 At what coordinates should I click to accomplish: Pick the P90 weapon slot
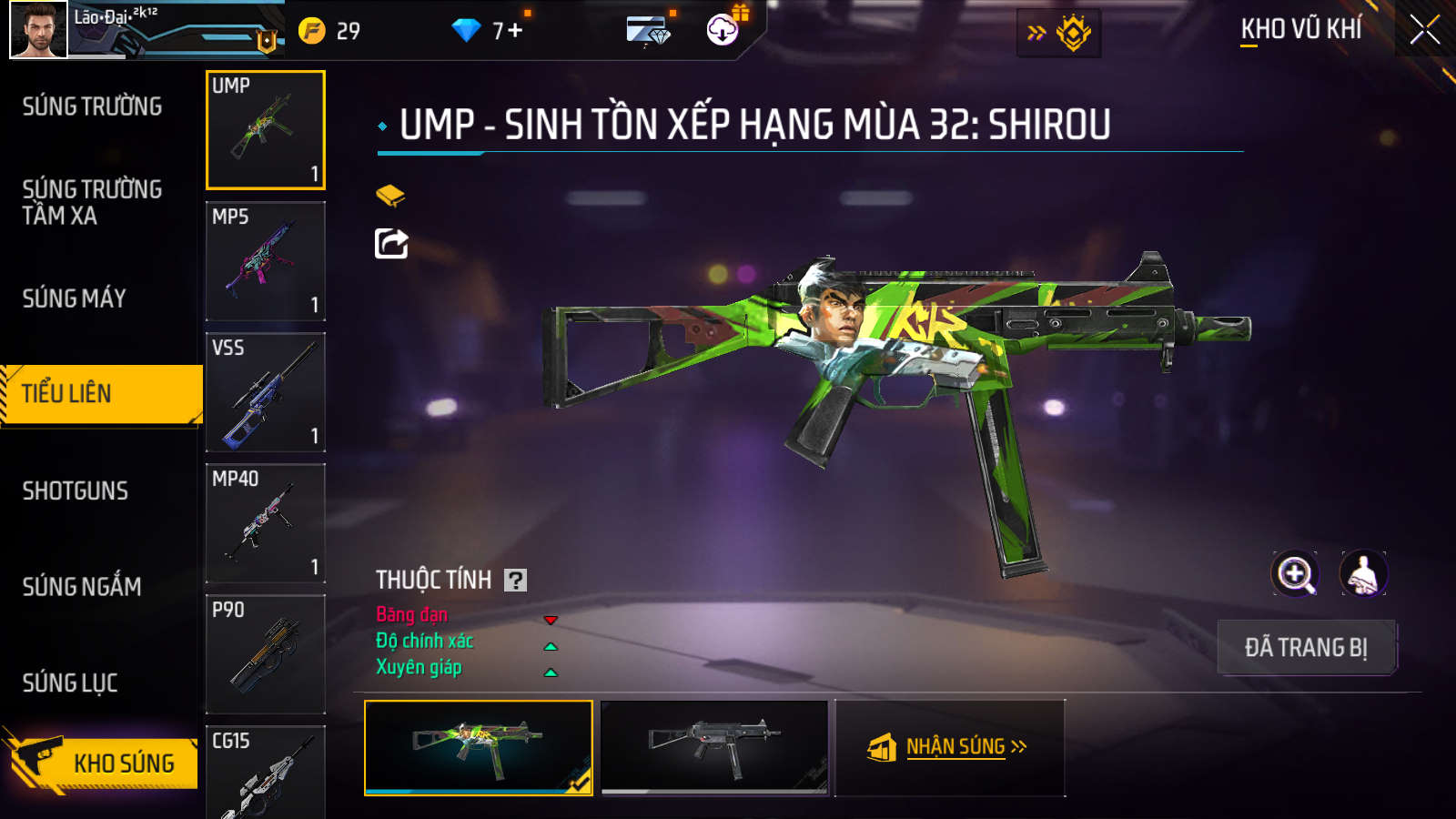click(x=266, y=654)
